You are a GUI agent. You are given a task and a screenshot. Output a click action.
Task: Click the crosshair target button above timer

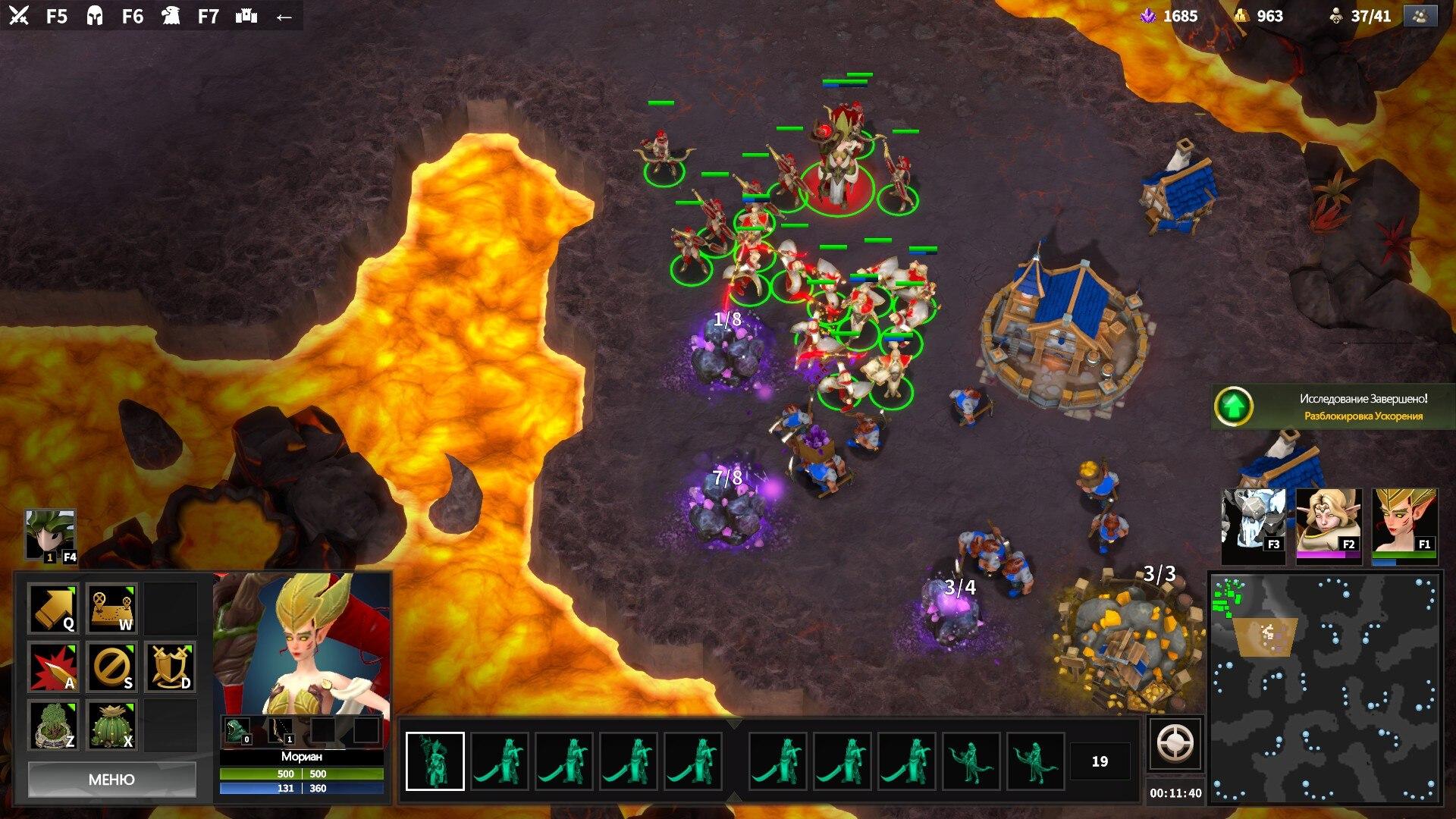(1175, 744)
